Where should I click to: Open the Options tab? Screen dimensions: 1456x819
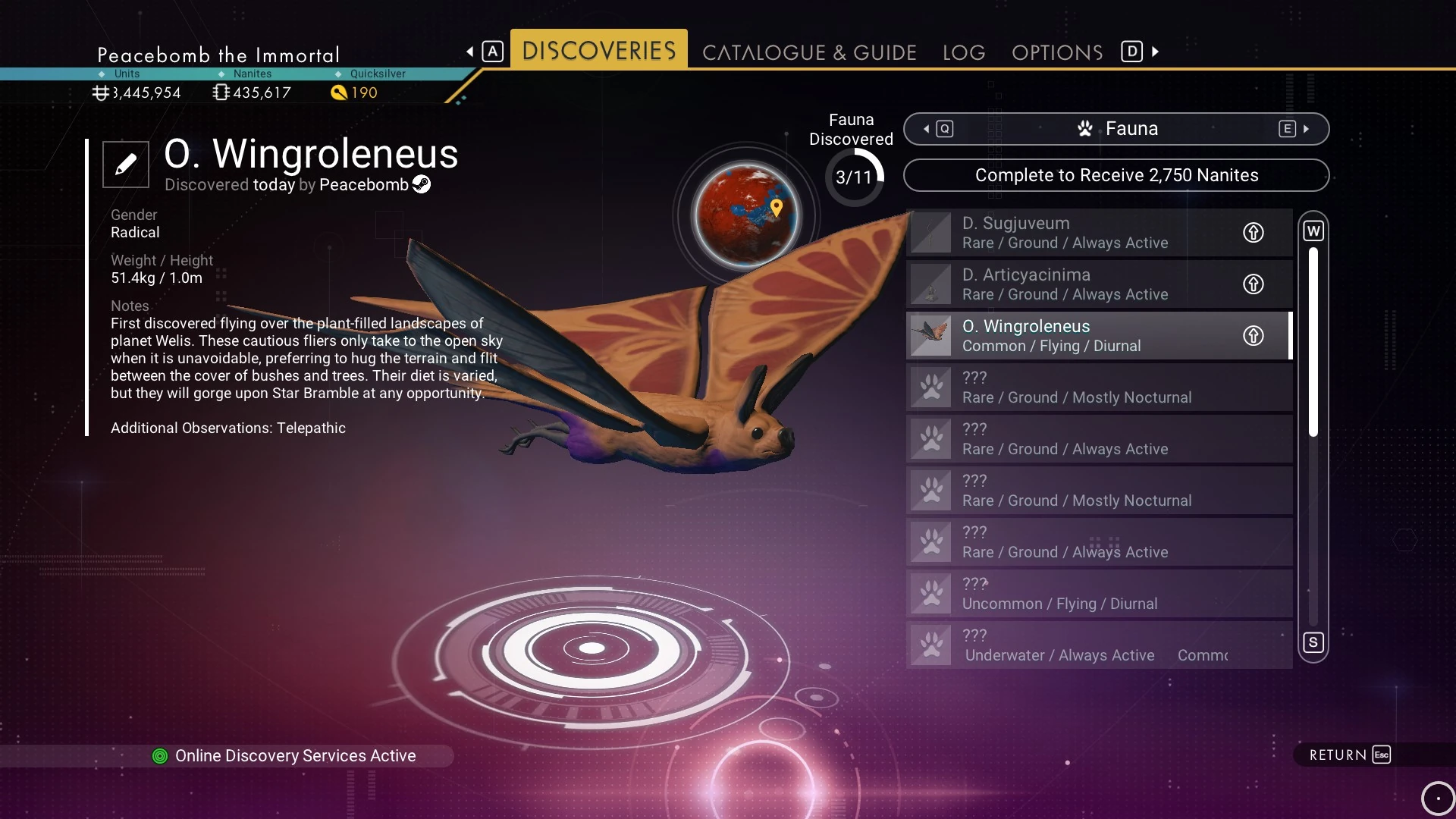(1057, 52)
